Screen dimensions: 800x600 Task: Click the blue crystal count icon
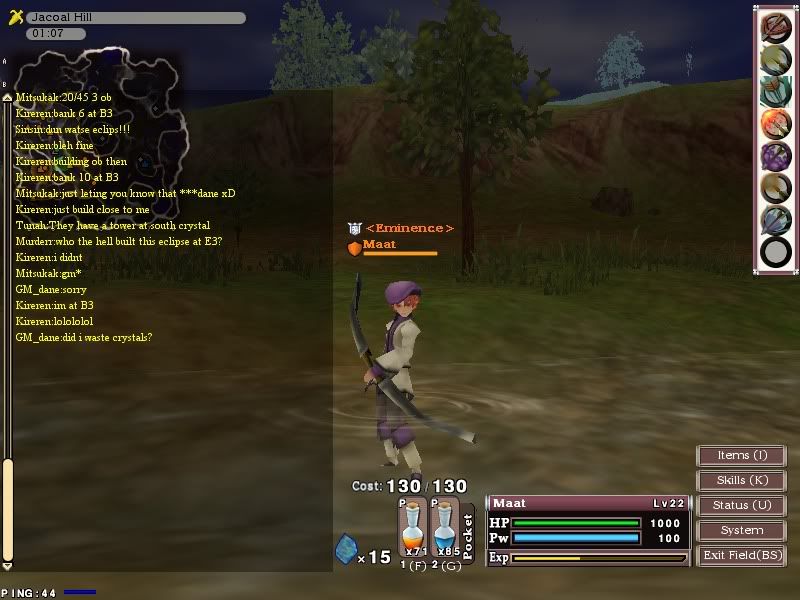[x=345, y=549]
